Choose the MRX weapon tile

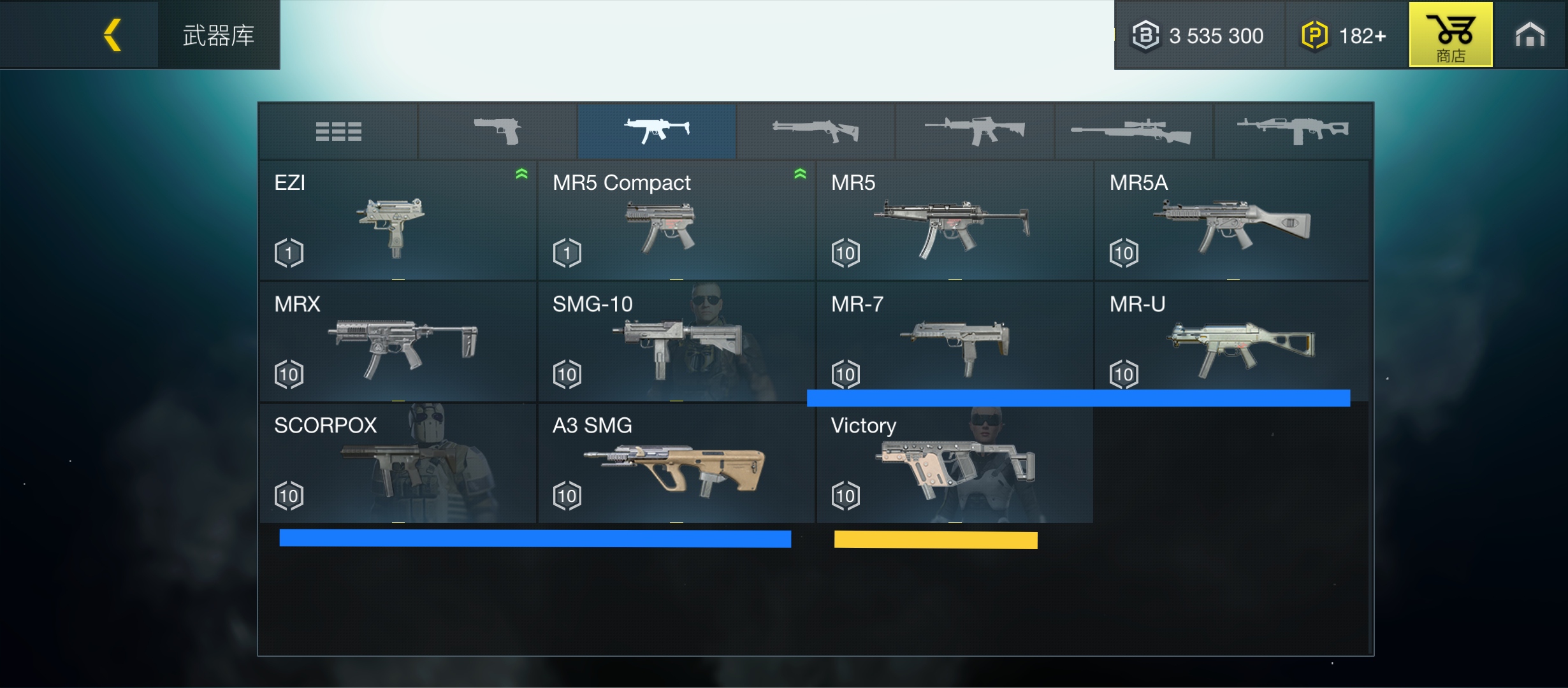[398, 341]
